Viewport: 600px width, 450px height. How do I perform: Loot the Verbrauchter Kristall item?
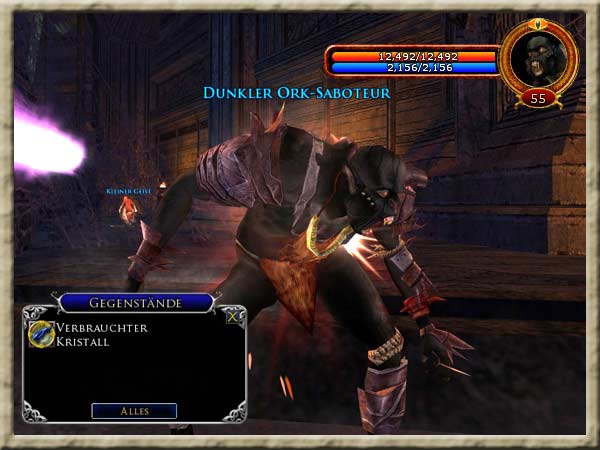(42, 333)
